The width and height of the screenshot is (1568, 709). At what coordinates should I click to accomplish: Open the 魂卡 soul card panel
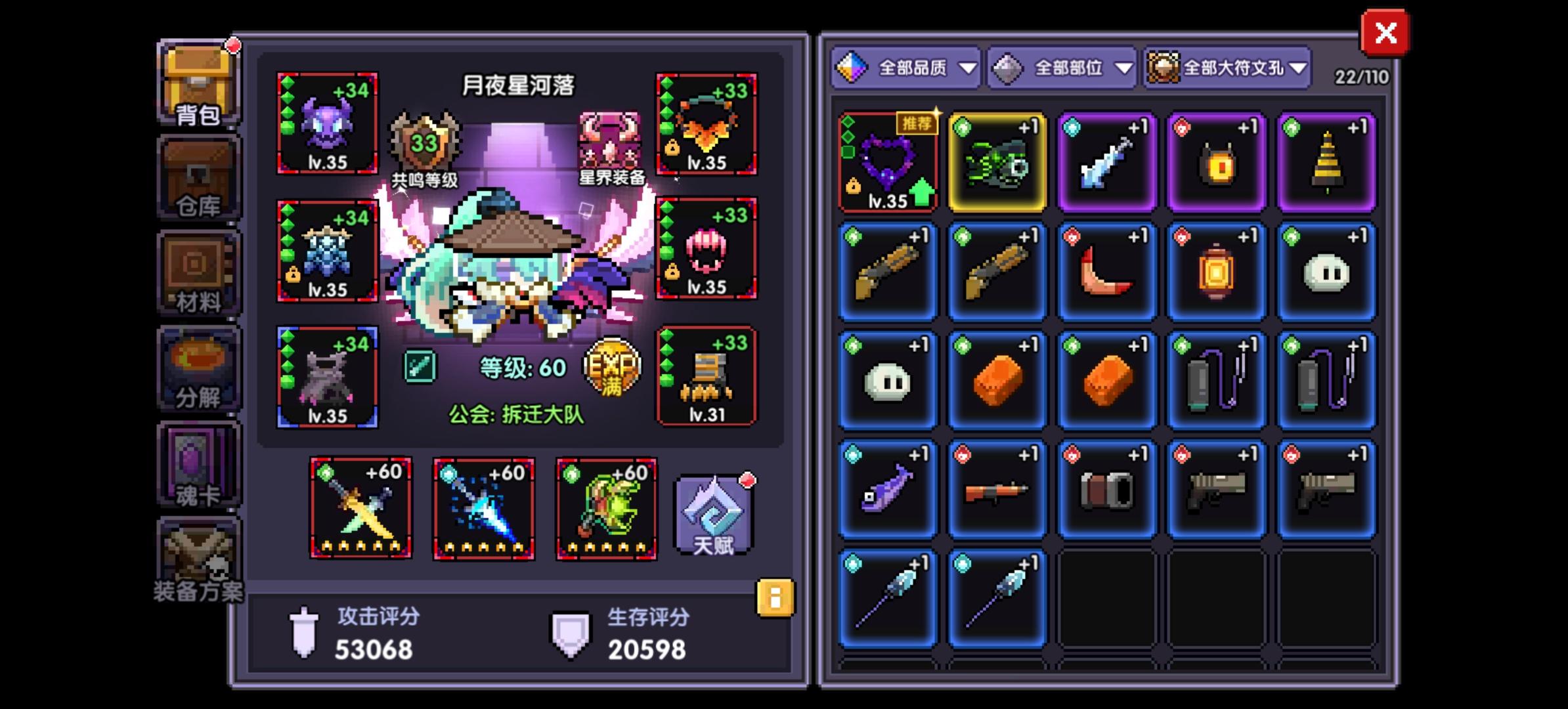tap(197, 463)
